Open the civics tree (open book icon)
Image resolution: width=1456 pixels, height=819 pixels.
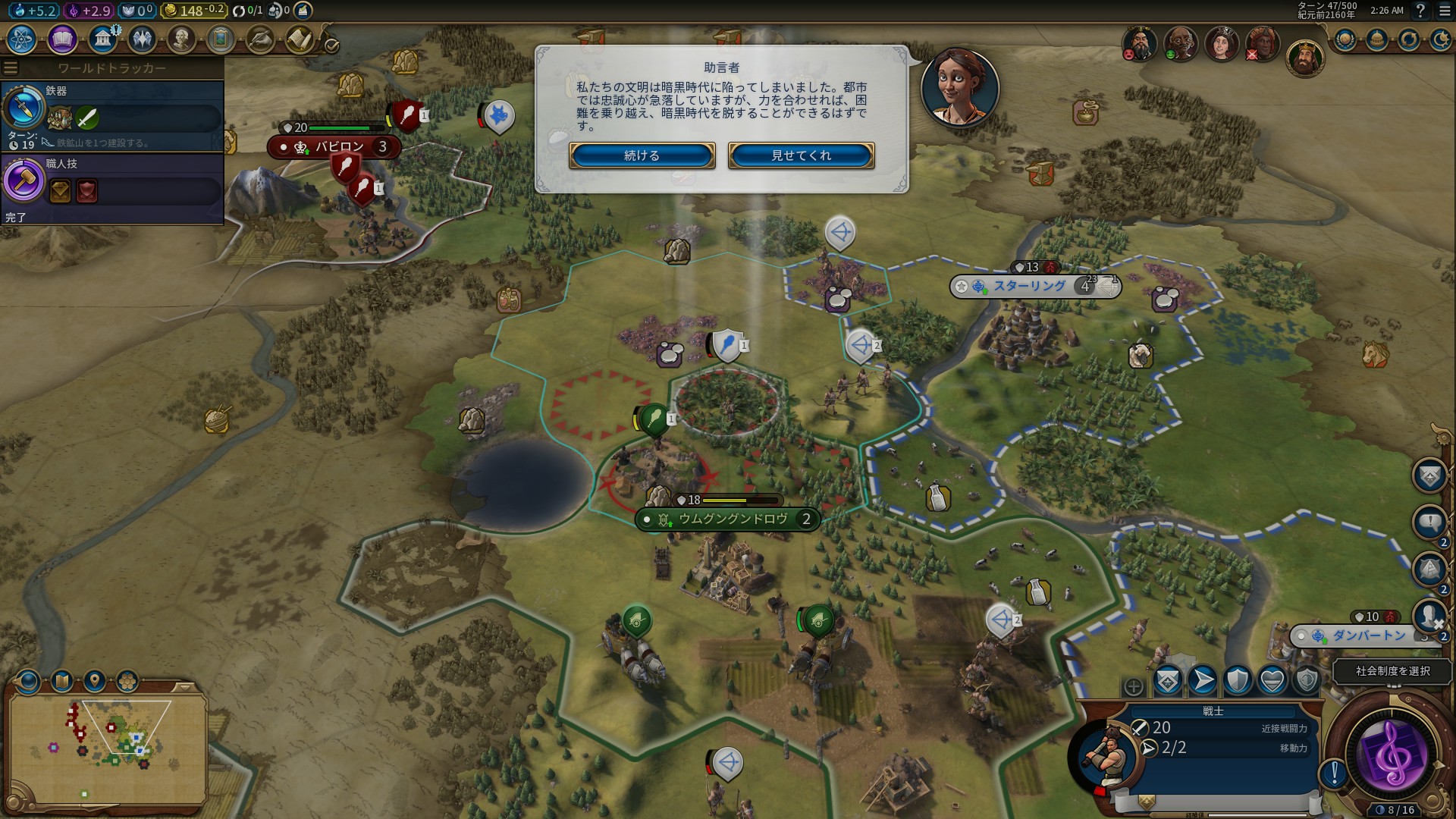coord(62,39)
